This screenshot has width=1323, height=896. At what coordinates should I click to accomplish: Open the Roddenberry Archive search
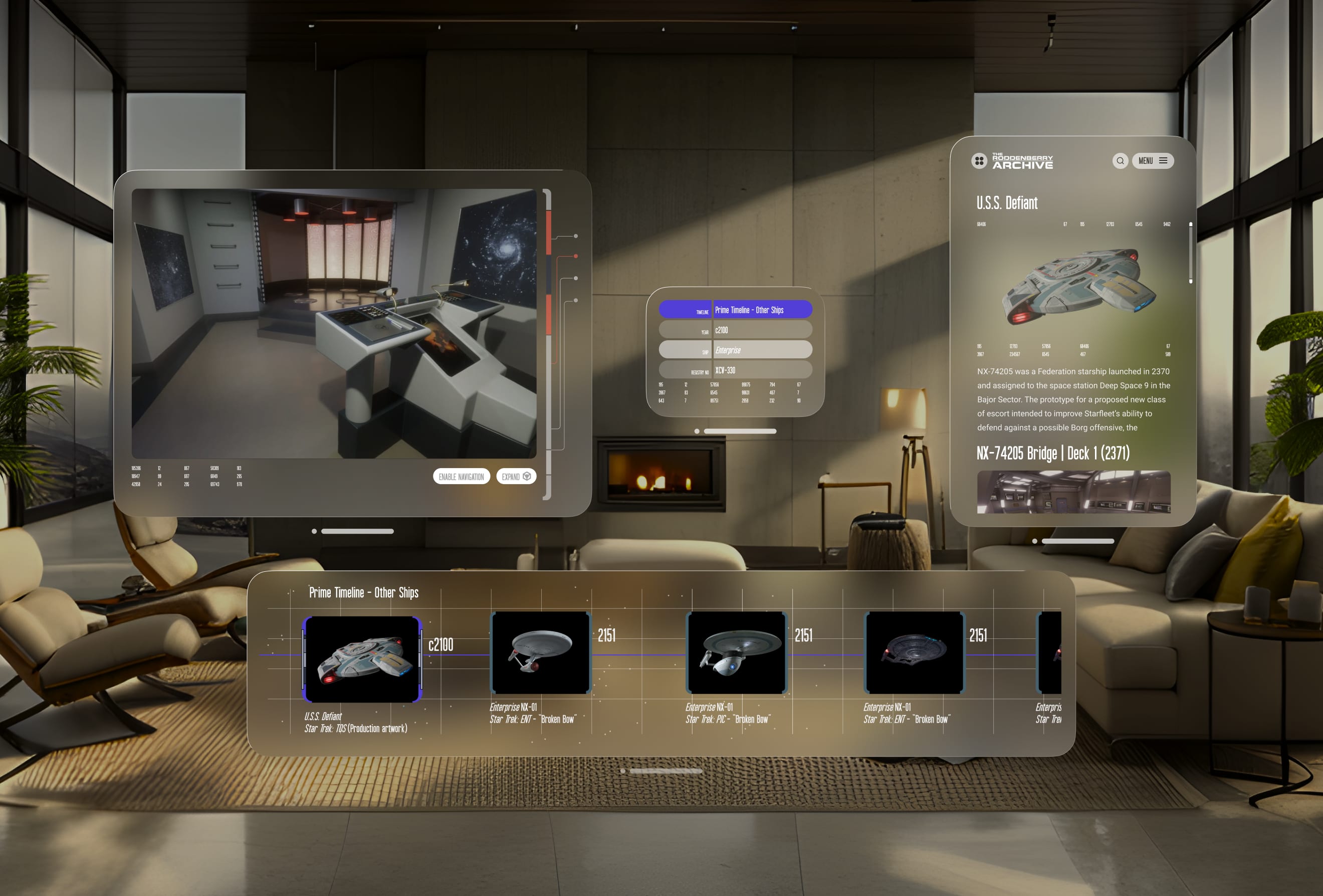[x=1120, y=160]
